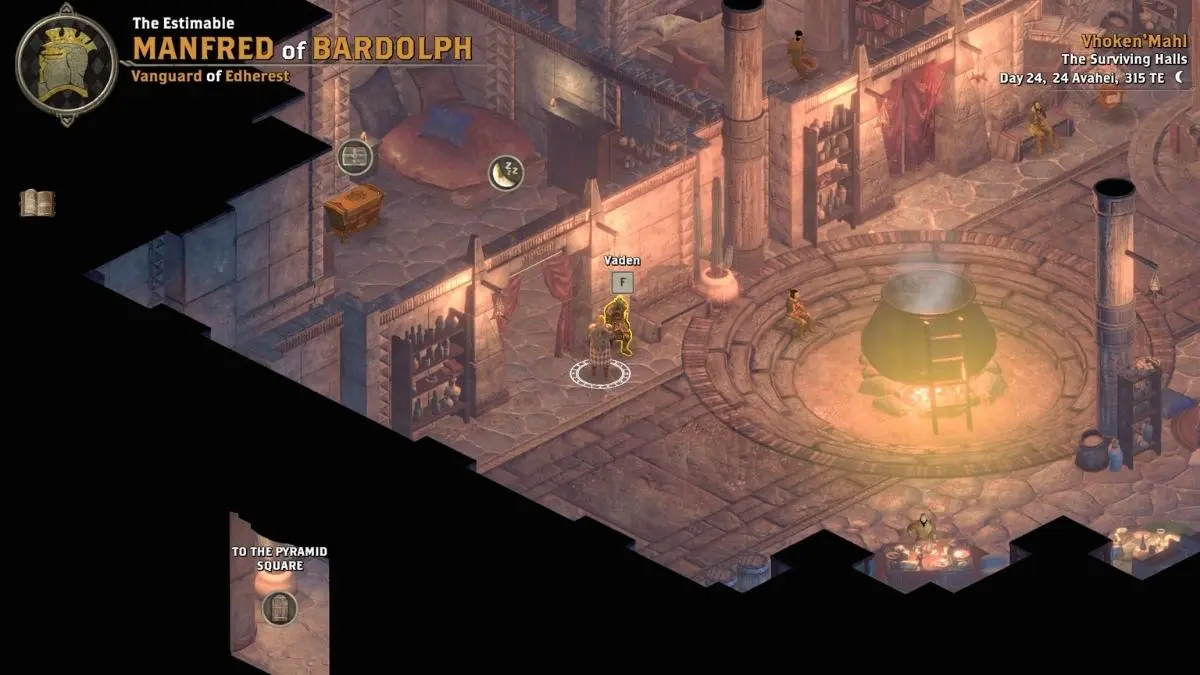Image resolution: width=1200 pixels, height=675 pixels.
Task: Take the exit to the Pyramid Square
Action: (x=280, y=607)
